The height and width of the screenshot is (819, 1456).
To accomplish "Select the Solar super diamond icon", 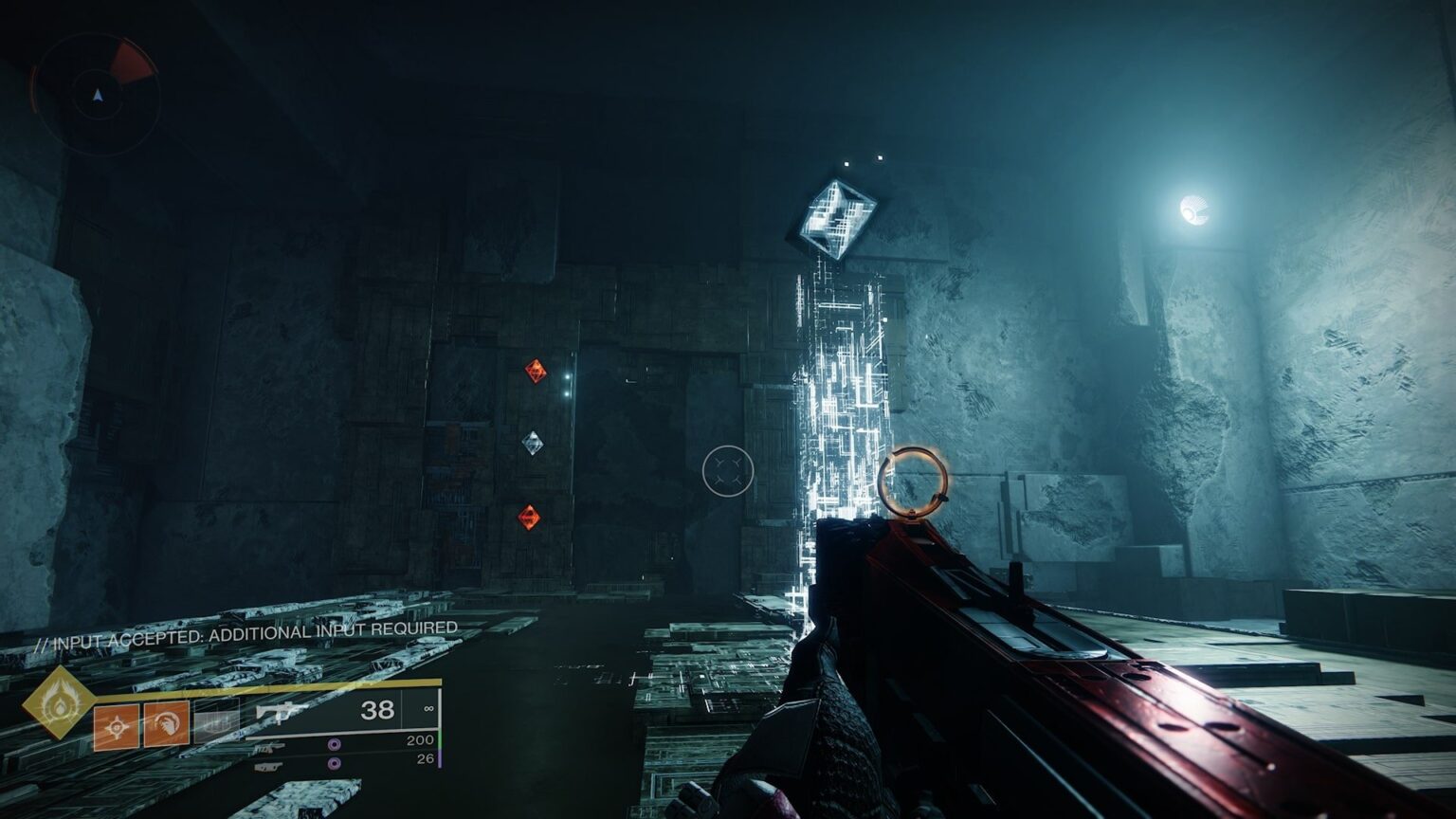I will click(60, 703).
